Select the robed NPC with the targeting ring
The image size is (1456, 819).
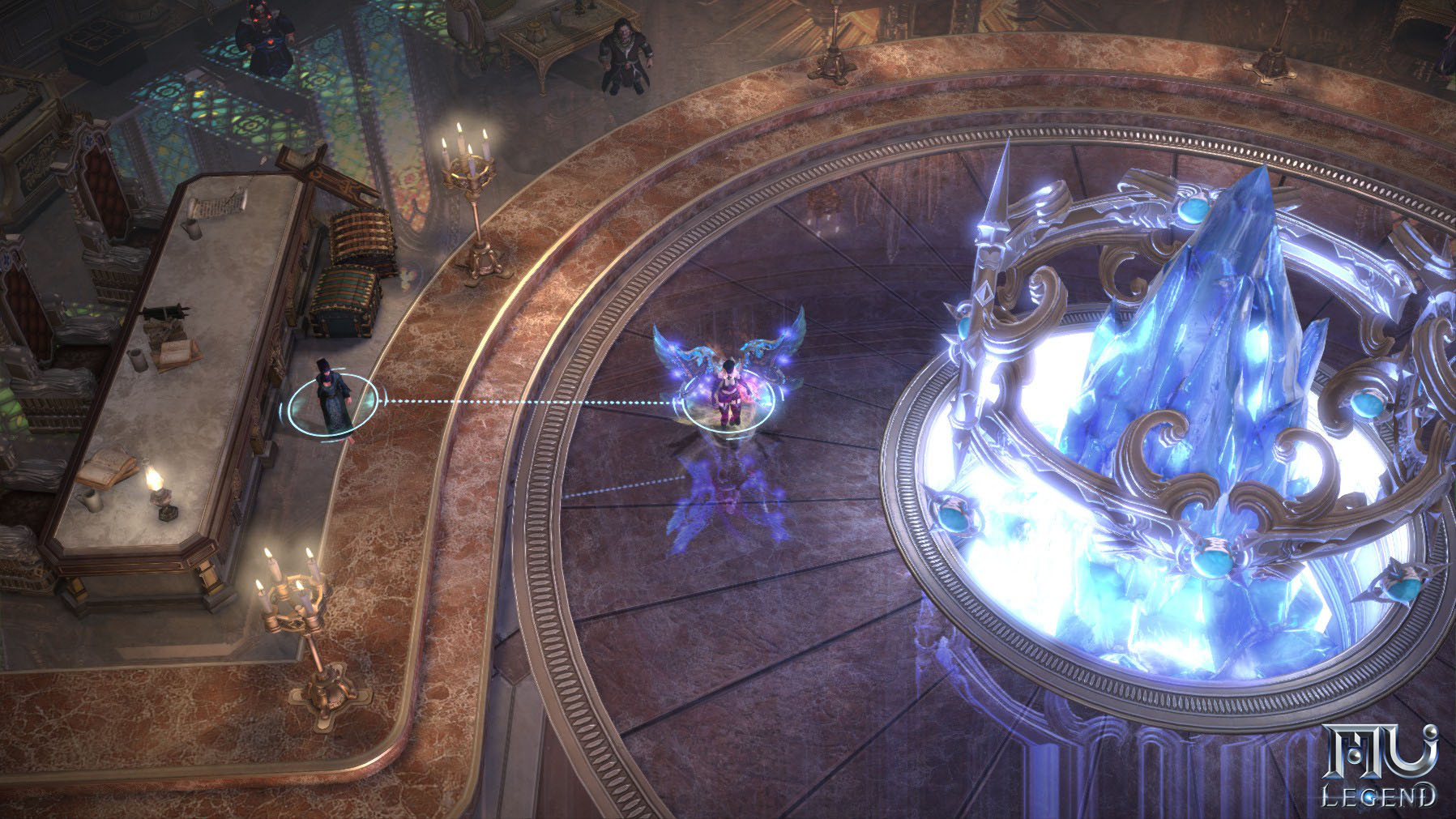(335, 399)
